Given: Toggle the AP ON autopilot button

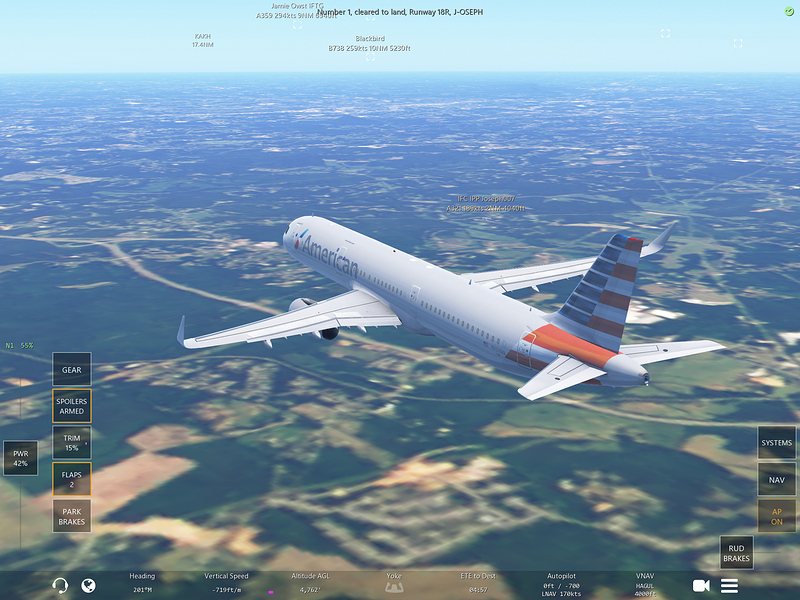Looking at the screenshot, I should (x=776, y=516).
